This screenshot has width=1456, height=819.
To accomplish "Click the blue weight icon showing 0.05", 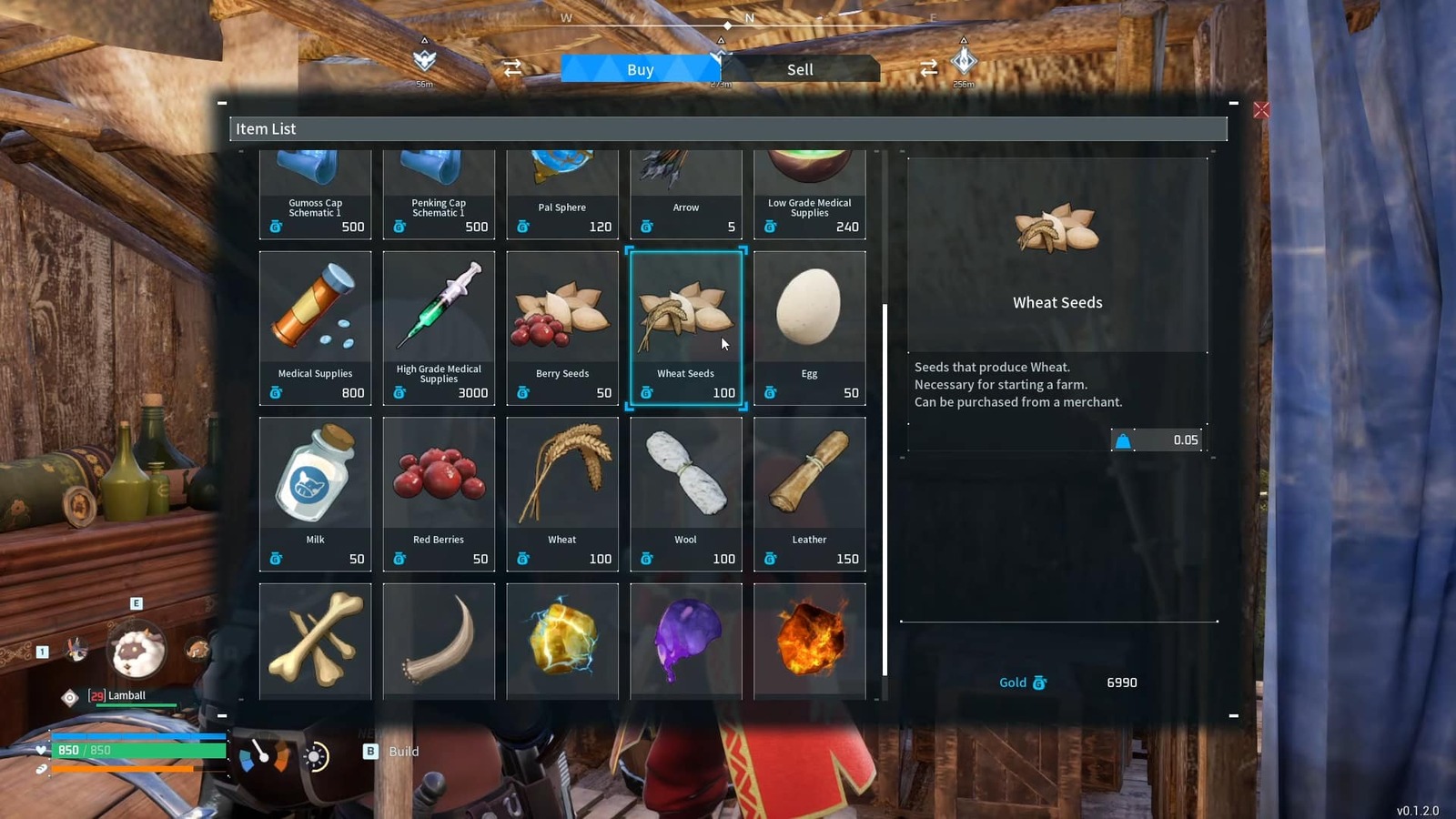I will tap(1126, 440).
